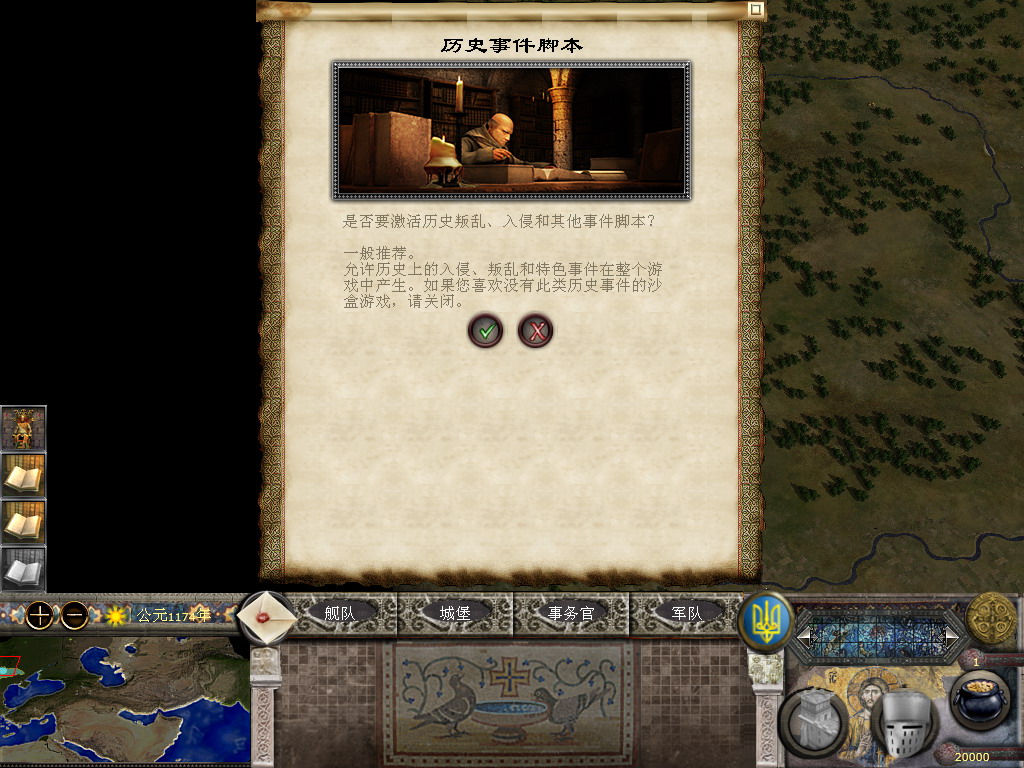Select the 事务官 (Agents) tab
This screenshot has height=768, width=1024.
pos(571,613)
